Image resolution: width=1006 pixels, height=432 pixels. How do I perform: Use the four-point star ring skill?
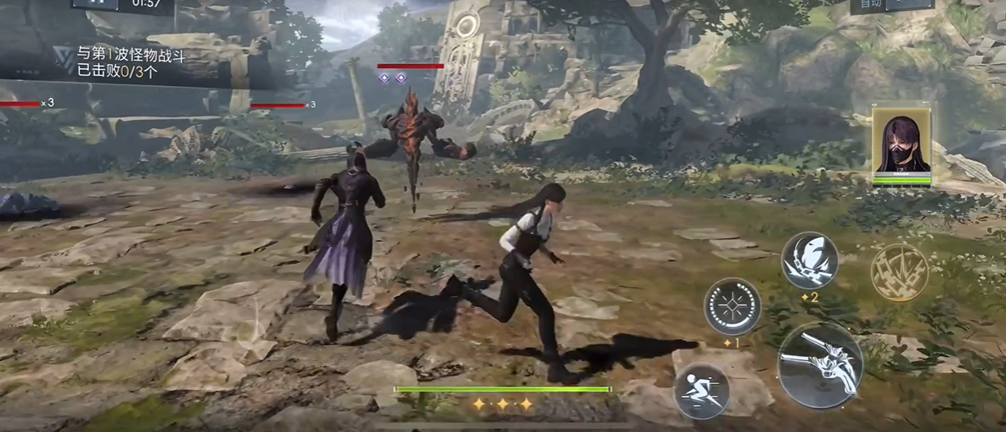(732, 306)
